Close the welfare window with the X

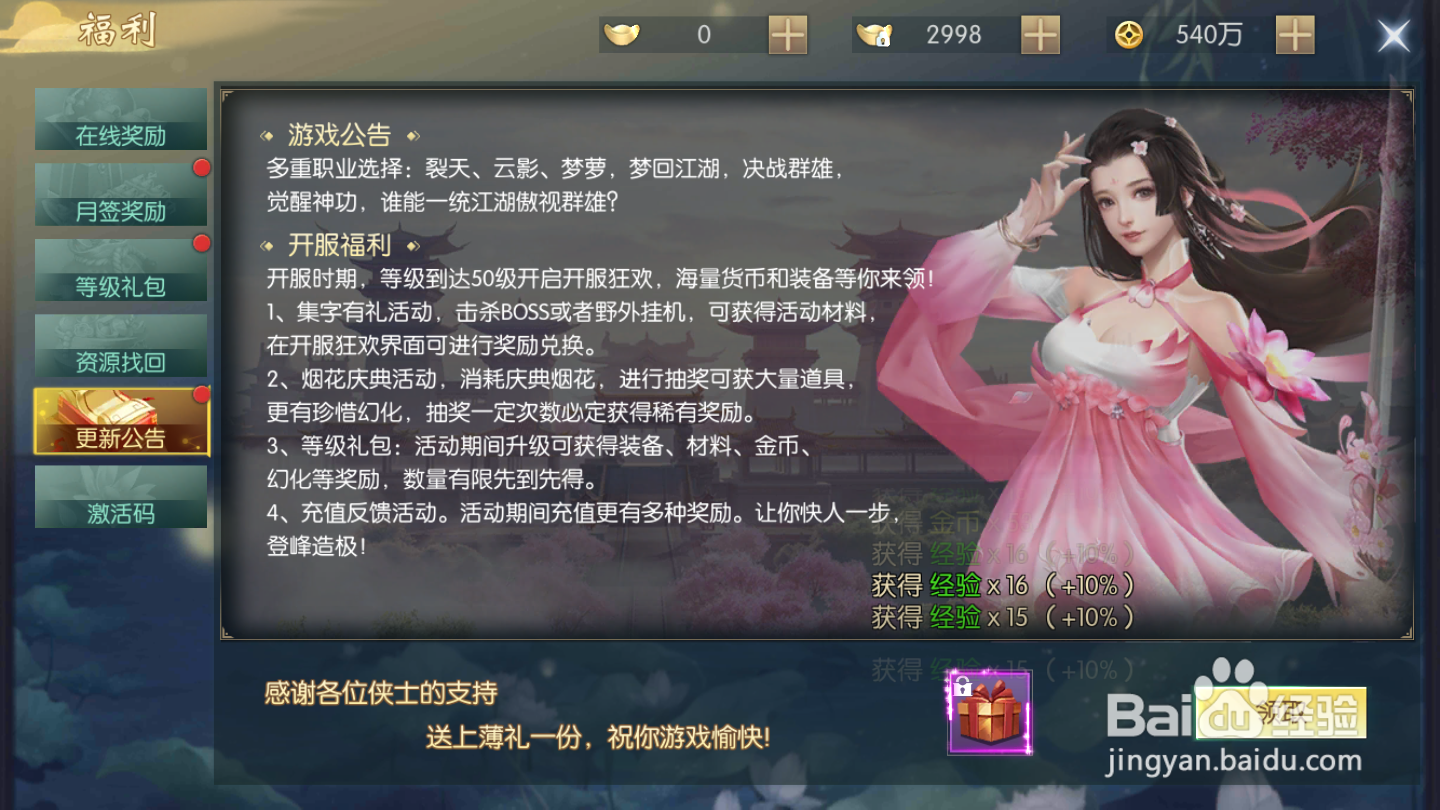pyautogui.click(x=1394, y=34)
